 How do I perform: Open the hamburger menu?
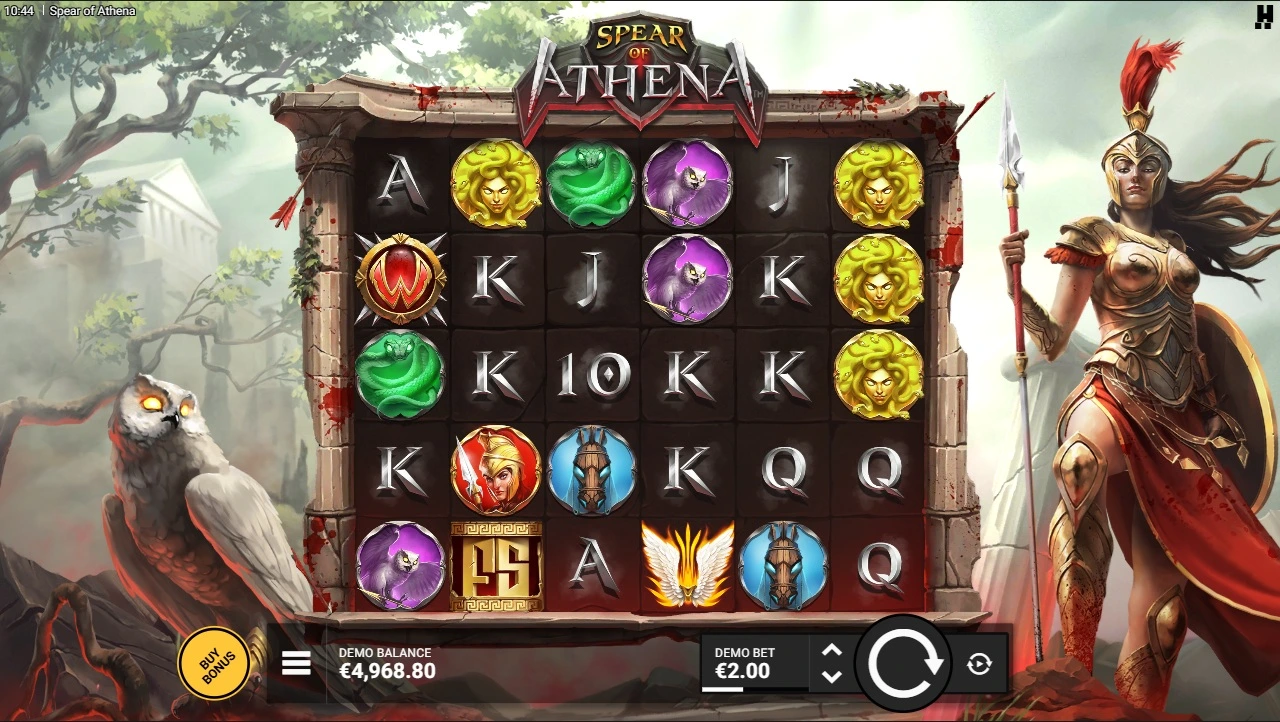pos(296,664)
